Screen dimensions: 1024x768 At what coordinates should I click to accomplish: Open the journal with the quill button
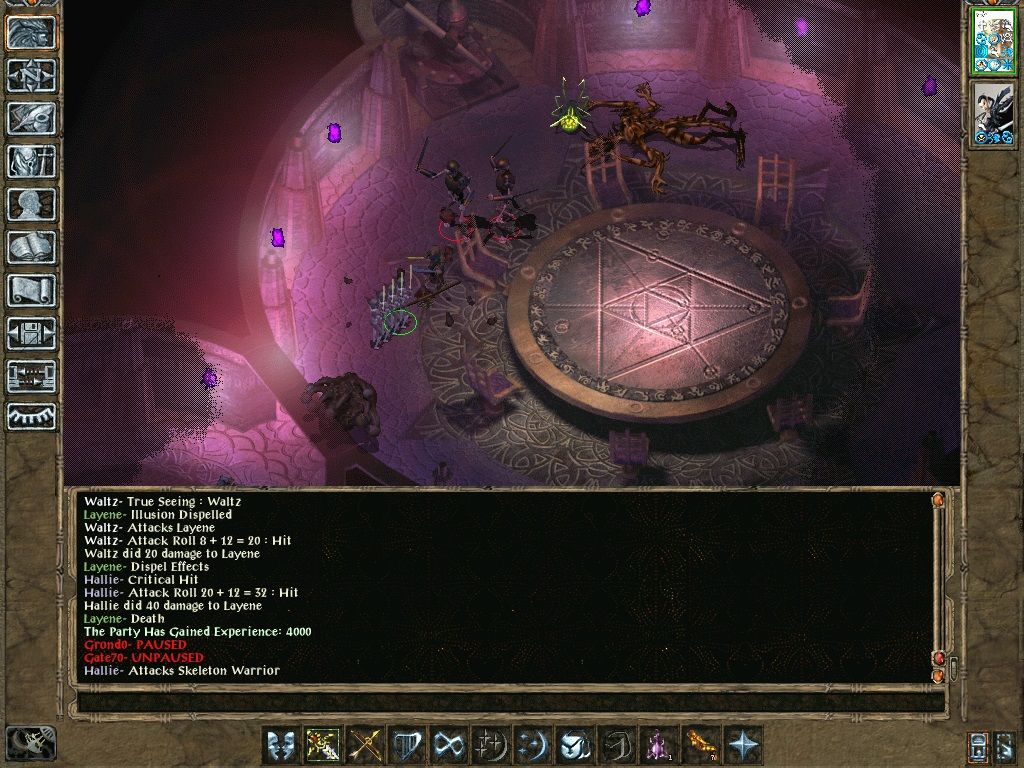click(x=31, y=118)
